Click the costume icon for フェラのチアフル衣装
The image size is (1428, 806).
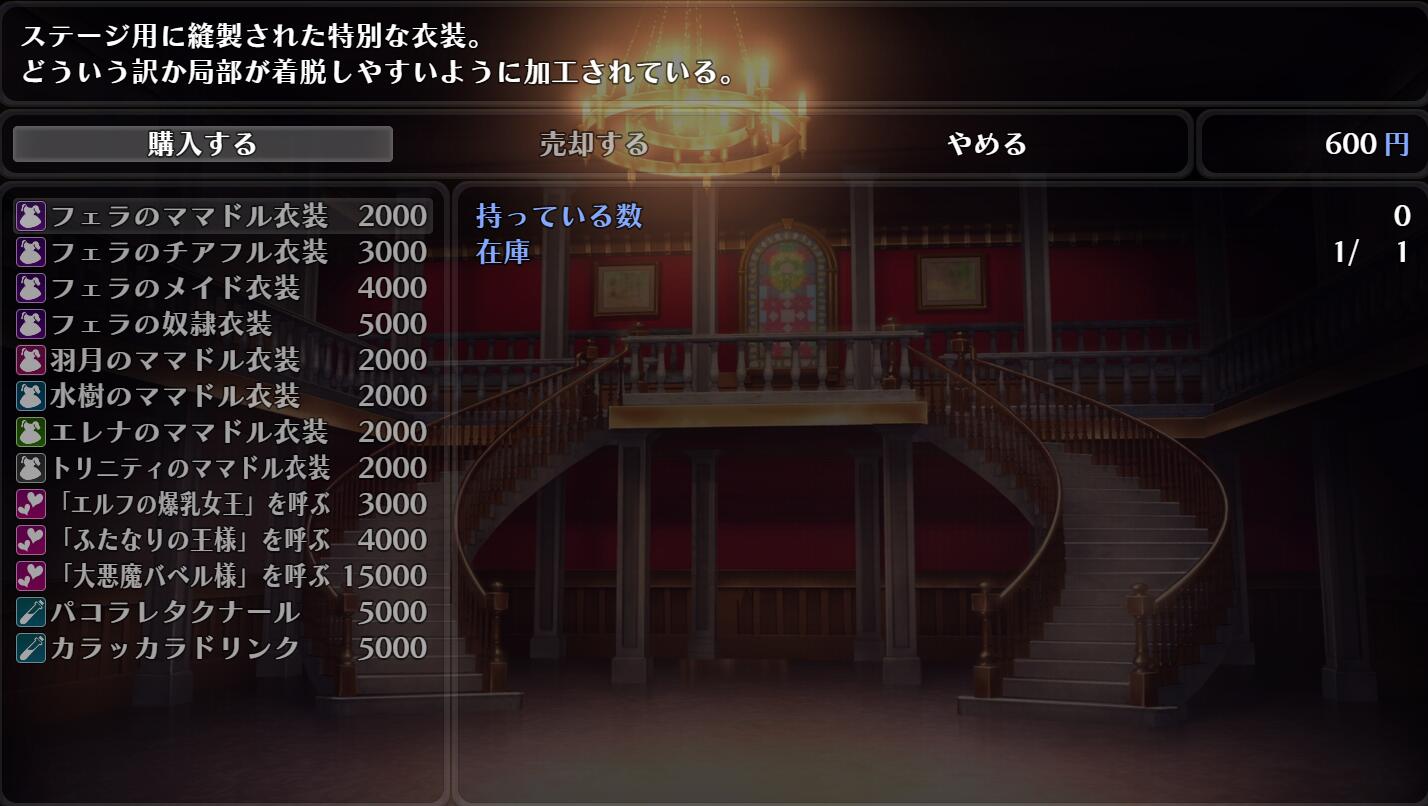[x=30, y=252]
